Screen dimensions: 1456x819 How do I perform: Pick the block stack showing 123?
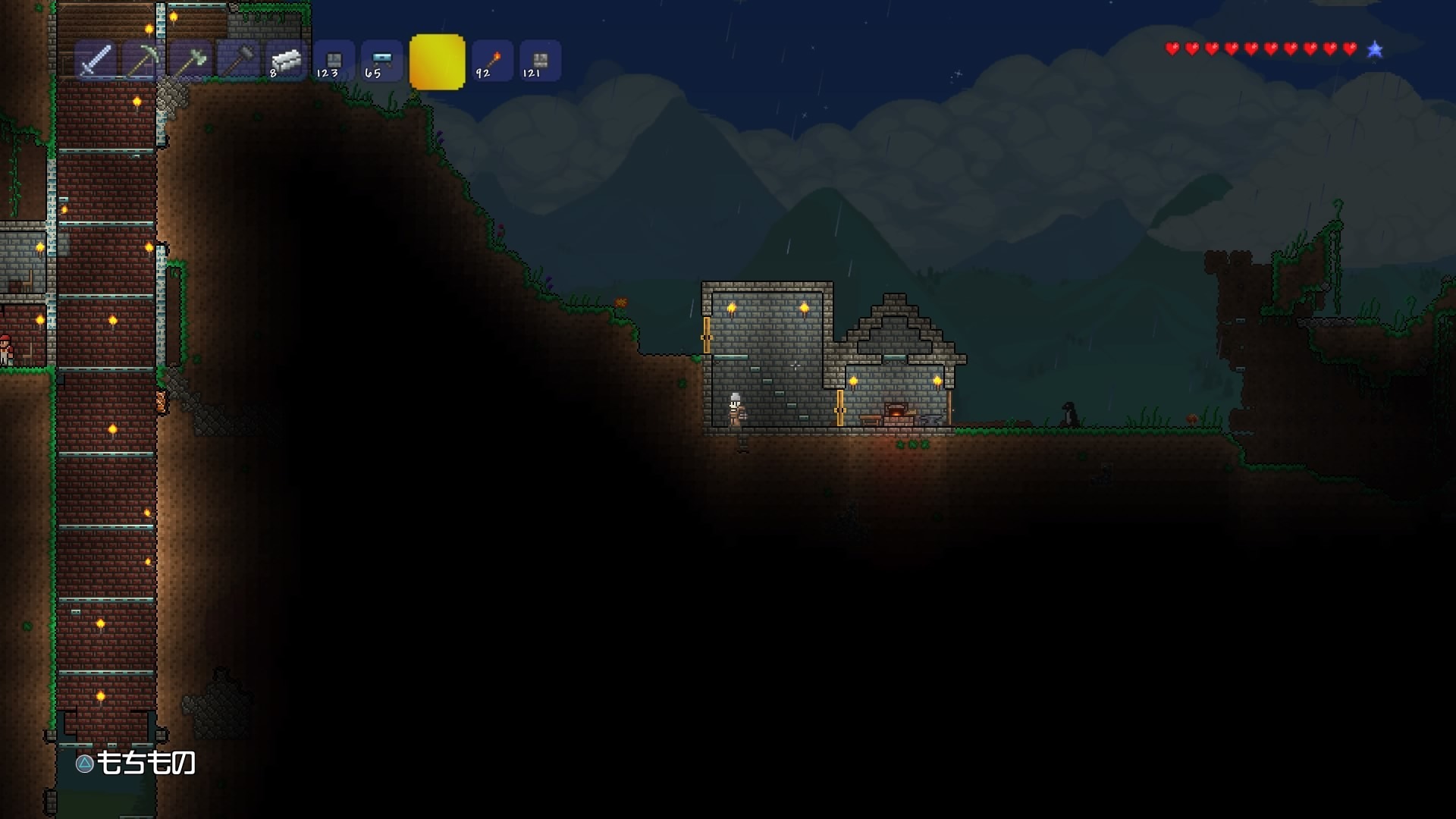click(x=333, y=61)
